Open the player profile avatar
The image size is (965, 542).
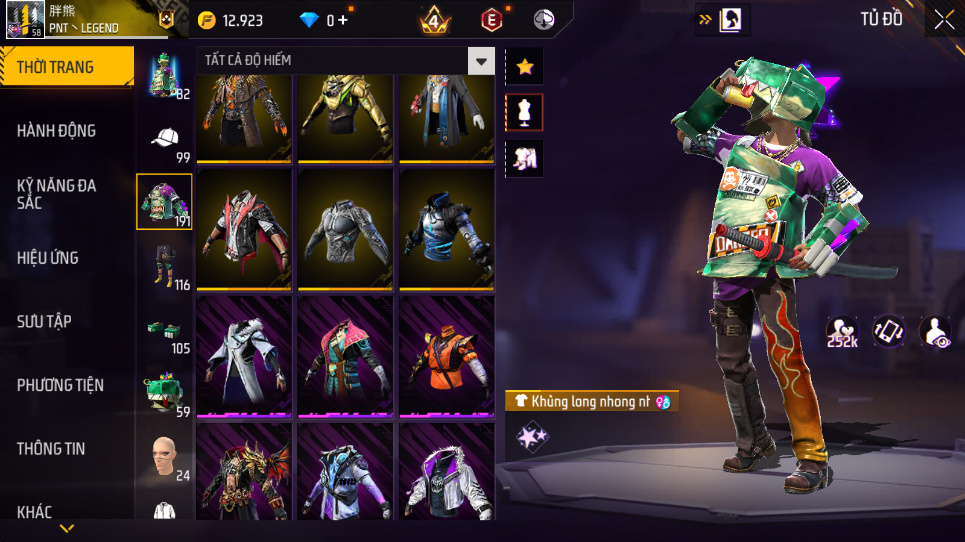25,19
